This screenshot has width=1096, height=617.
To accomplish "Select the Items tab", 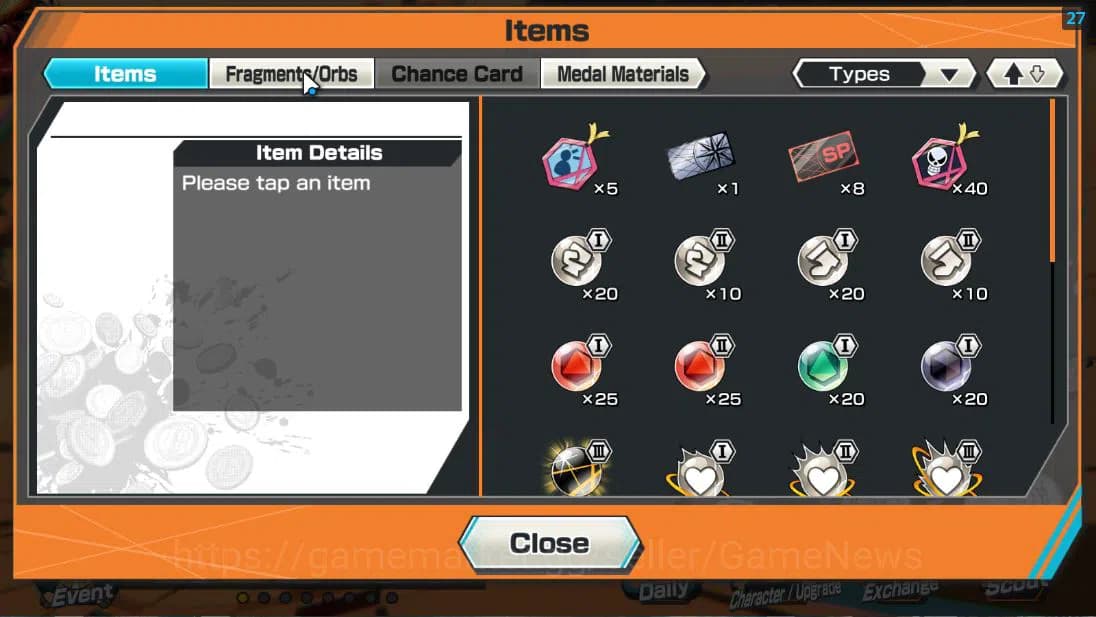I will (125, 74).
